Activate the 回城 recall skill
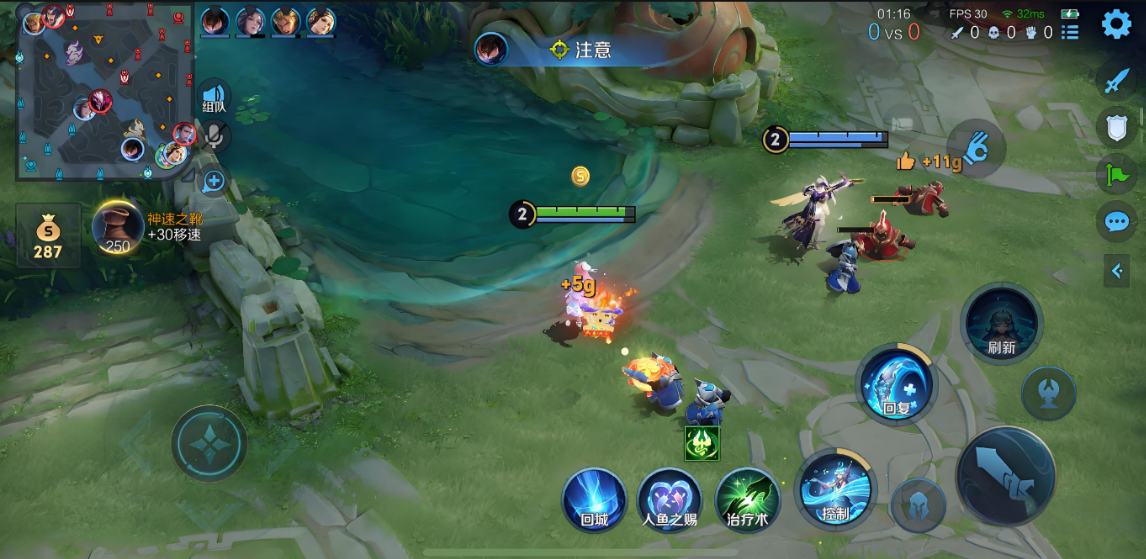1146x559 pixels. coord(594,498)
